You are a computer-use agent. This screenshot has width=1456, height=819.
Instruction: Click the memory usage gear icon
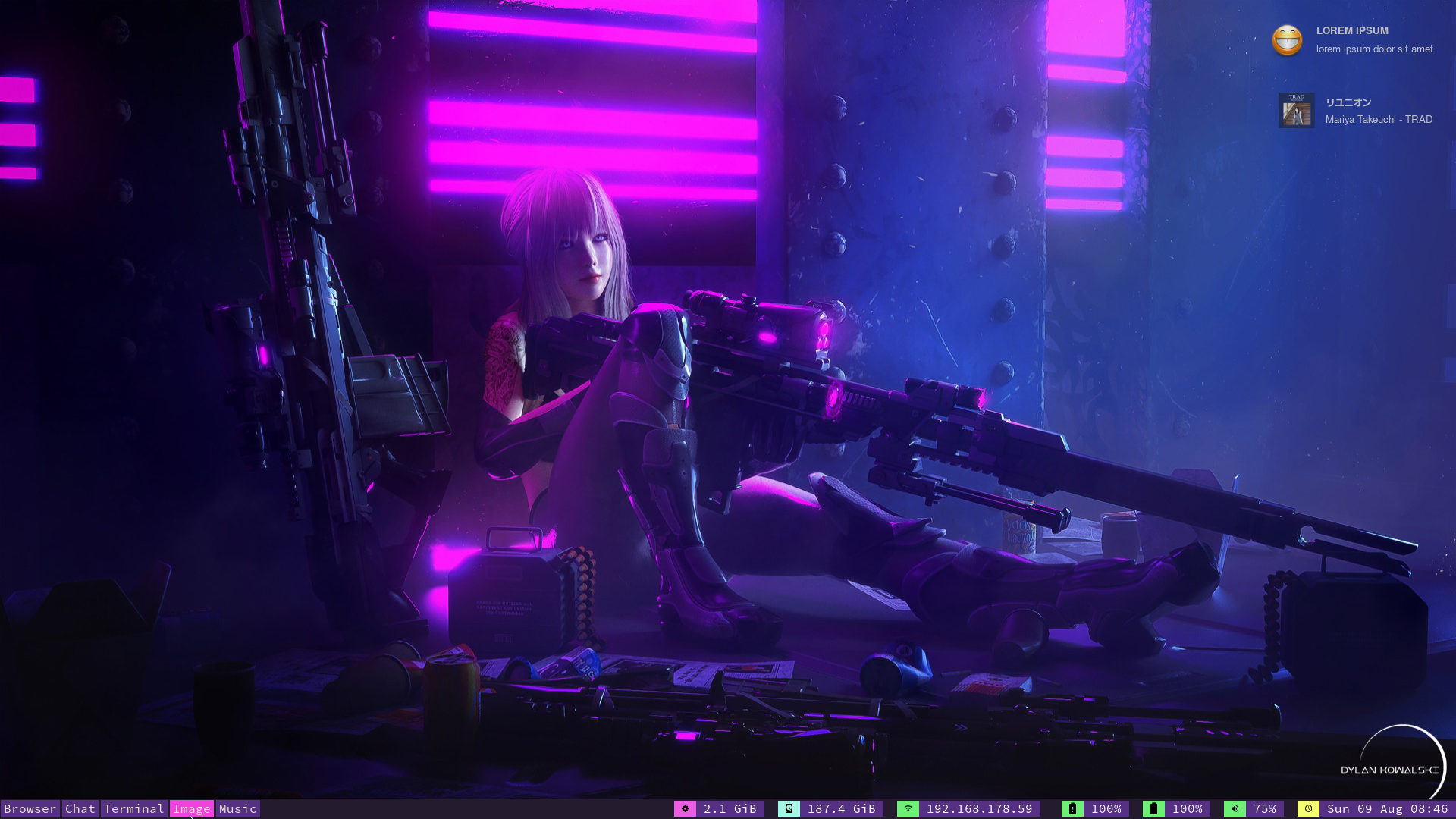tap(685, 809)
